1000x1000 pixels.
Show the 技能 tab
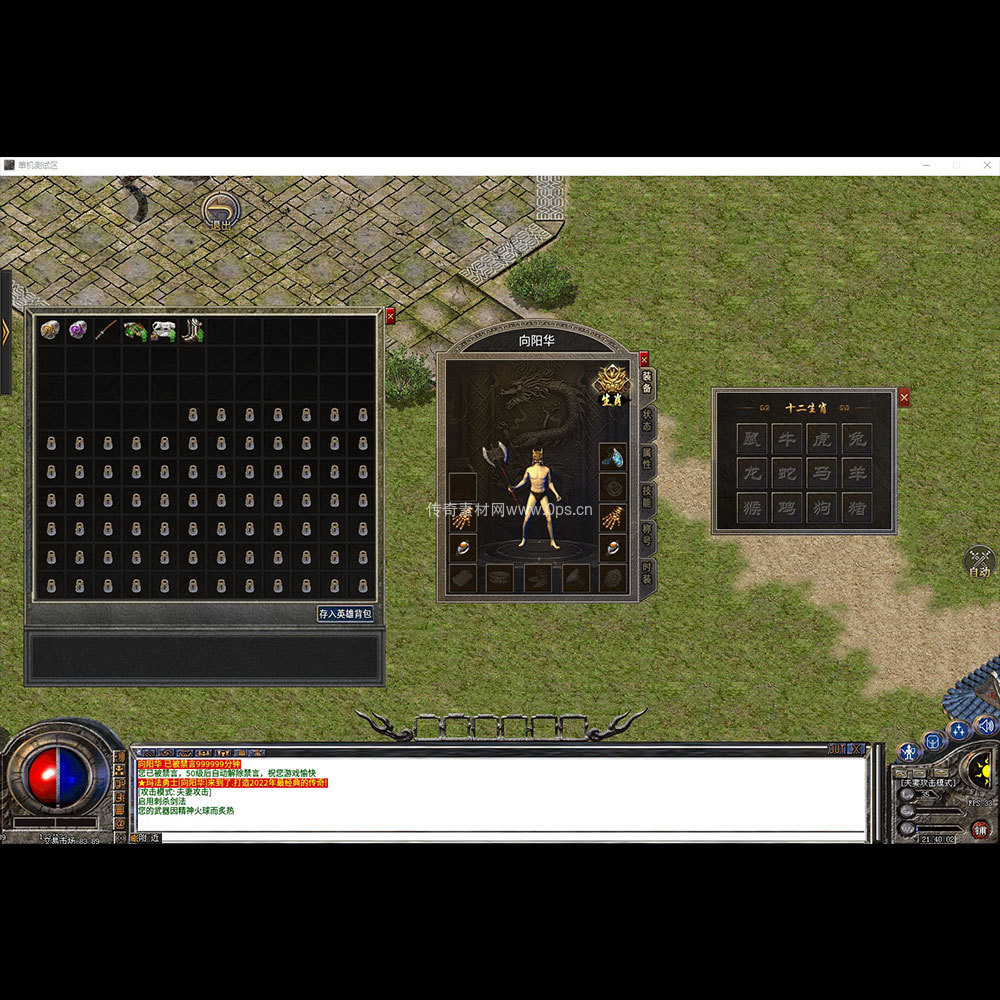pyautogui.click(x=647, y=495)
